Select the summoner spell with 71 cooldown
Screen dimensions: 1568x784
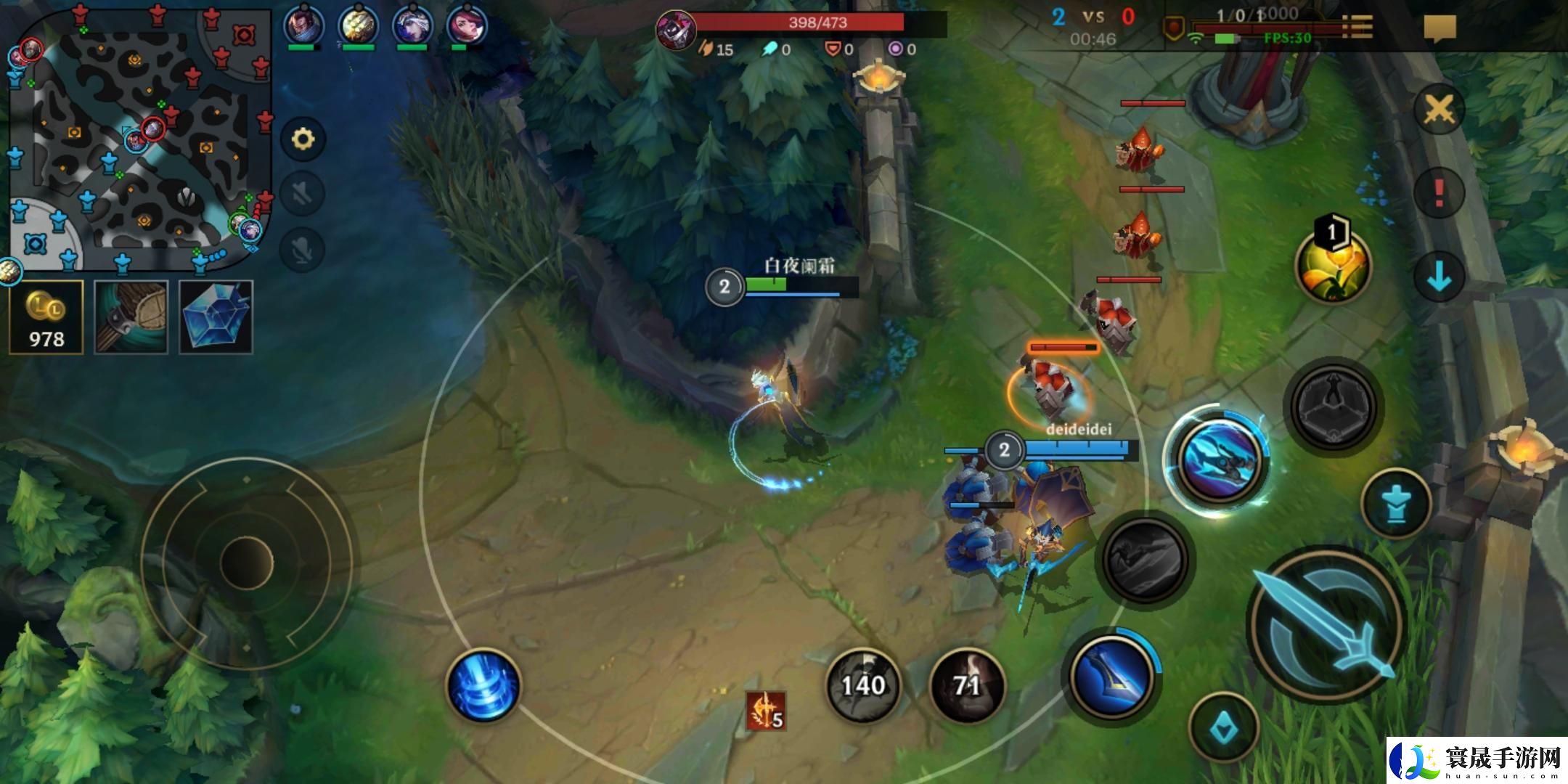(967, 685)
